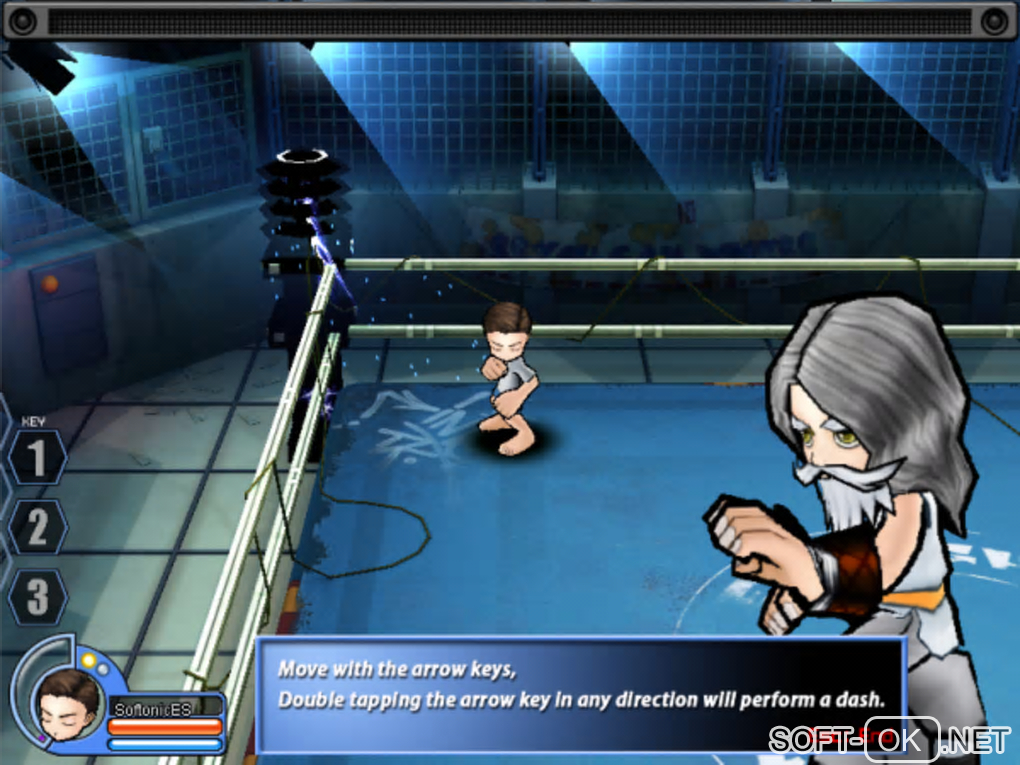
Task: Select the hexagonal key slot 1
Action: point(37,459)
